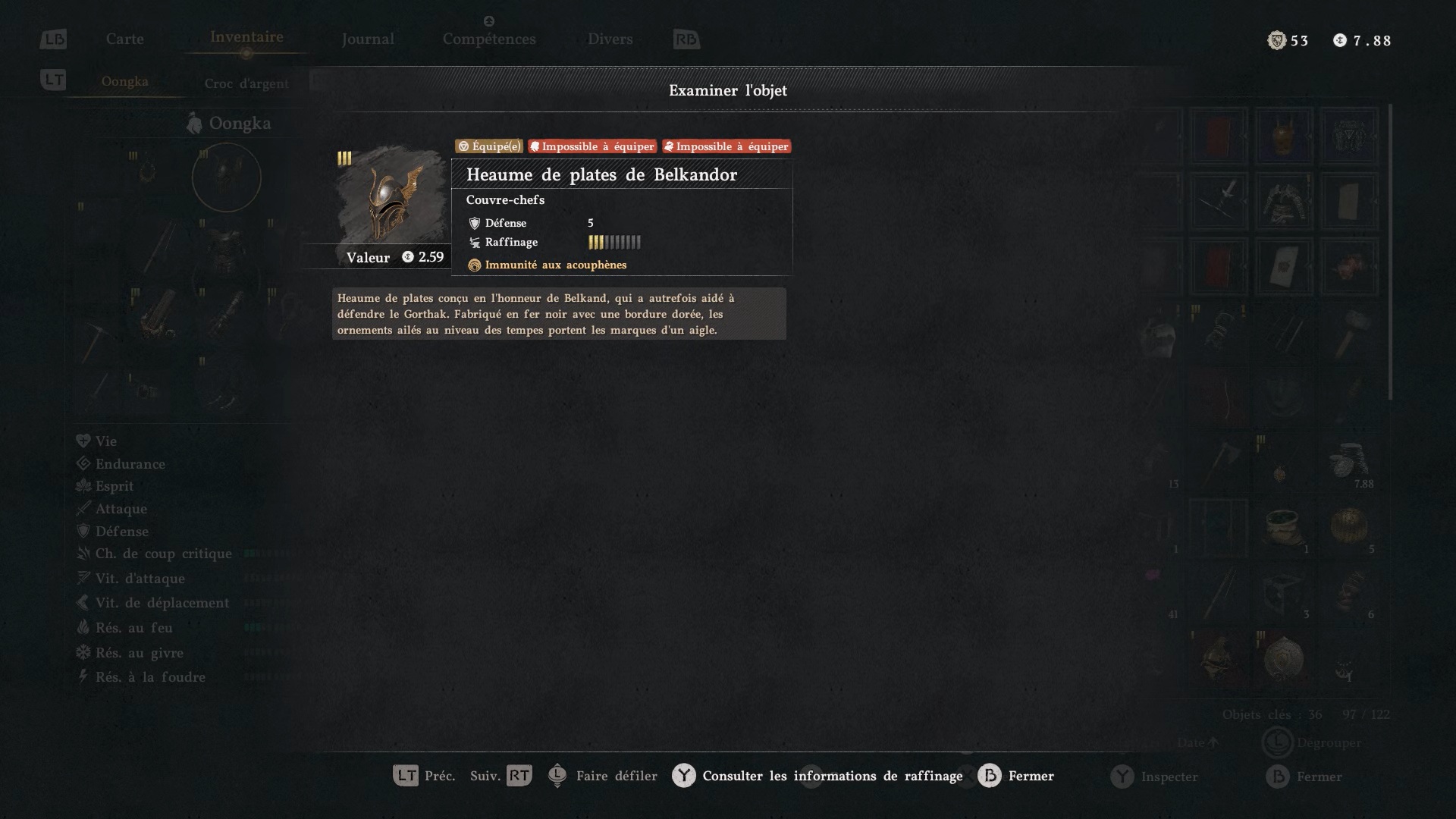Select the hammer item in inventory
Image resolution: width=1456 pixels, height=819 pixels.
(1350, 332)
